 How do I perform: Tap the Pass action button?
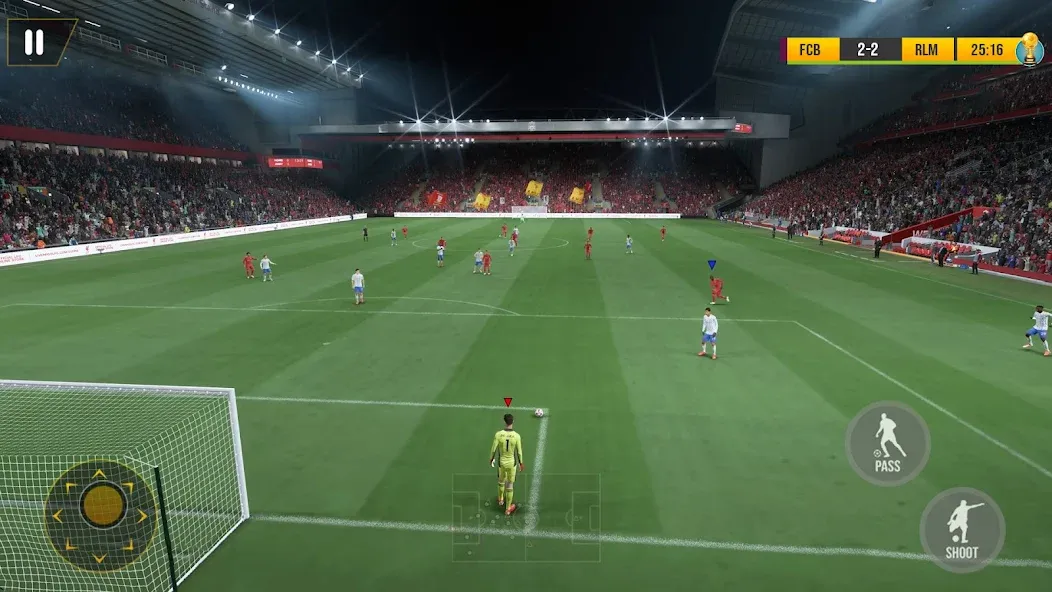(887, 443)
